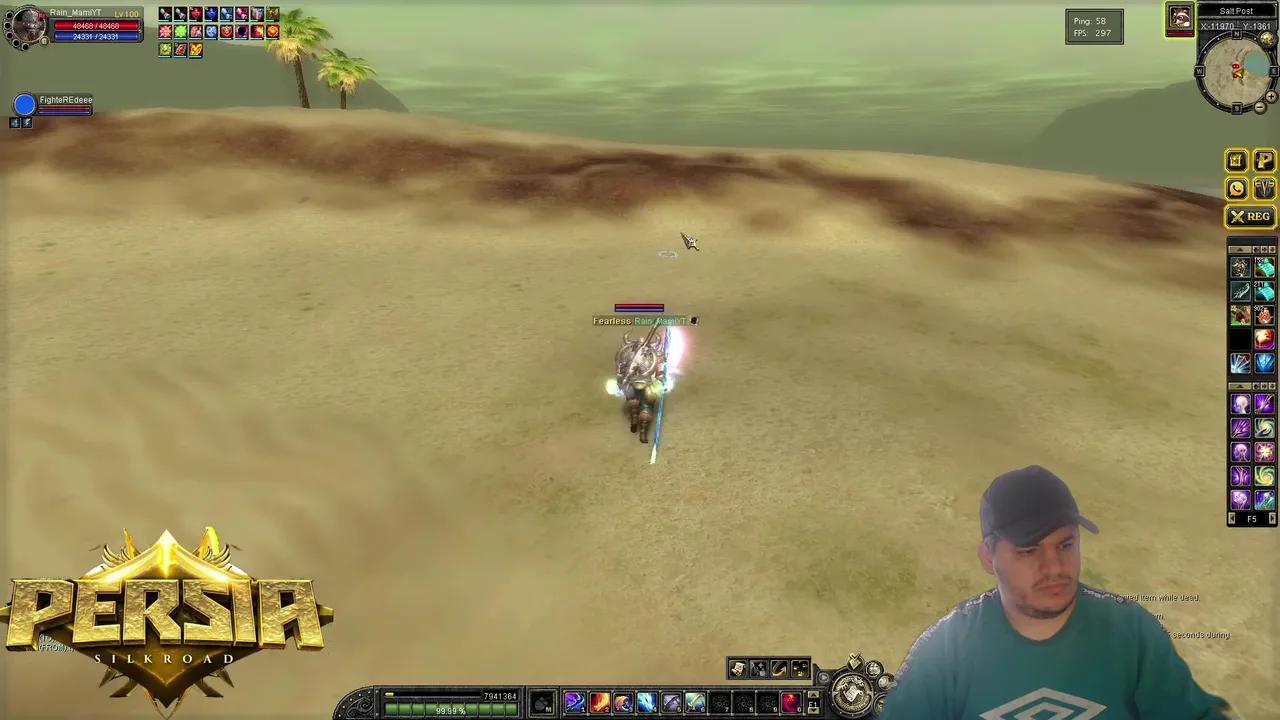Cast the purple skill in hotbar slot 1
The image size is (1280, 720).
click(x=575, y=703)
